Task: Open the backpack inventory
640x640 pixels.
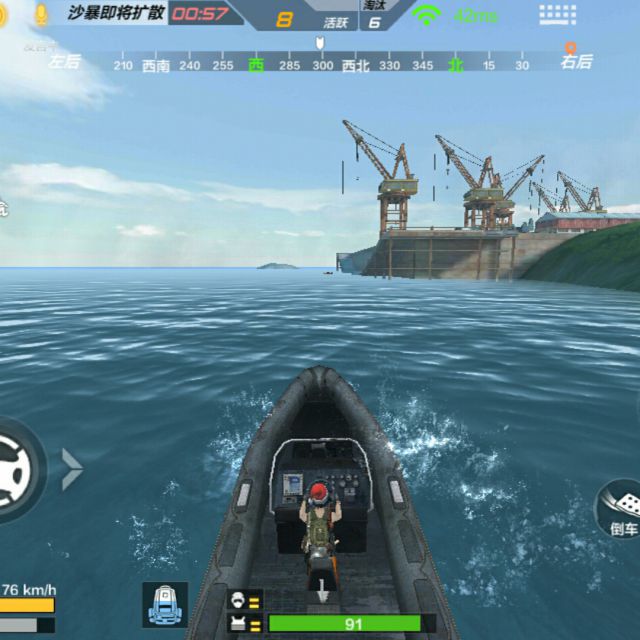Action: click(164, 604)
